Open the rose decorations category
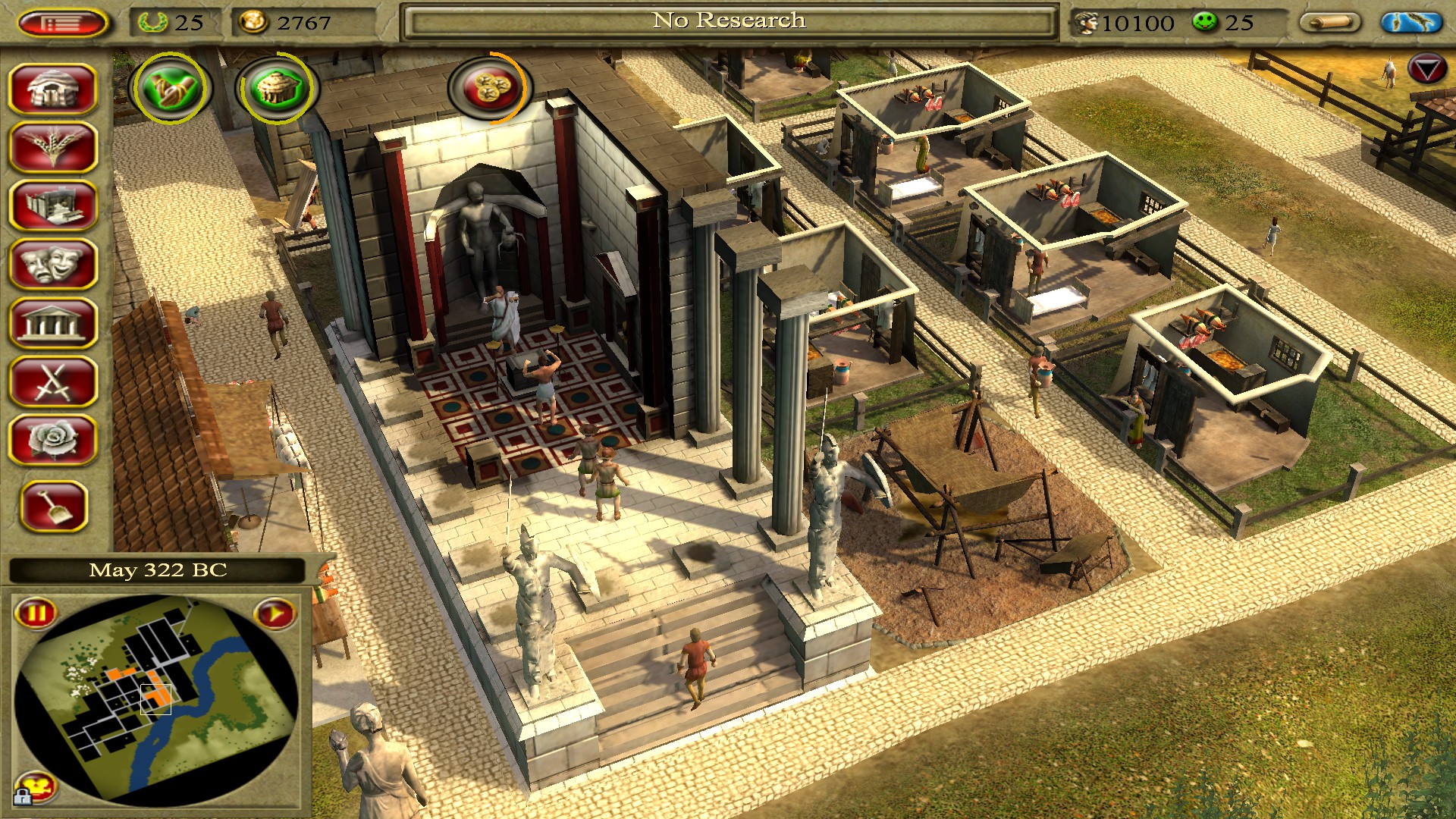This screenshot has width=1456, height=819. coord(53,440)
